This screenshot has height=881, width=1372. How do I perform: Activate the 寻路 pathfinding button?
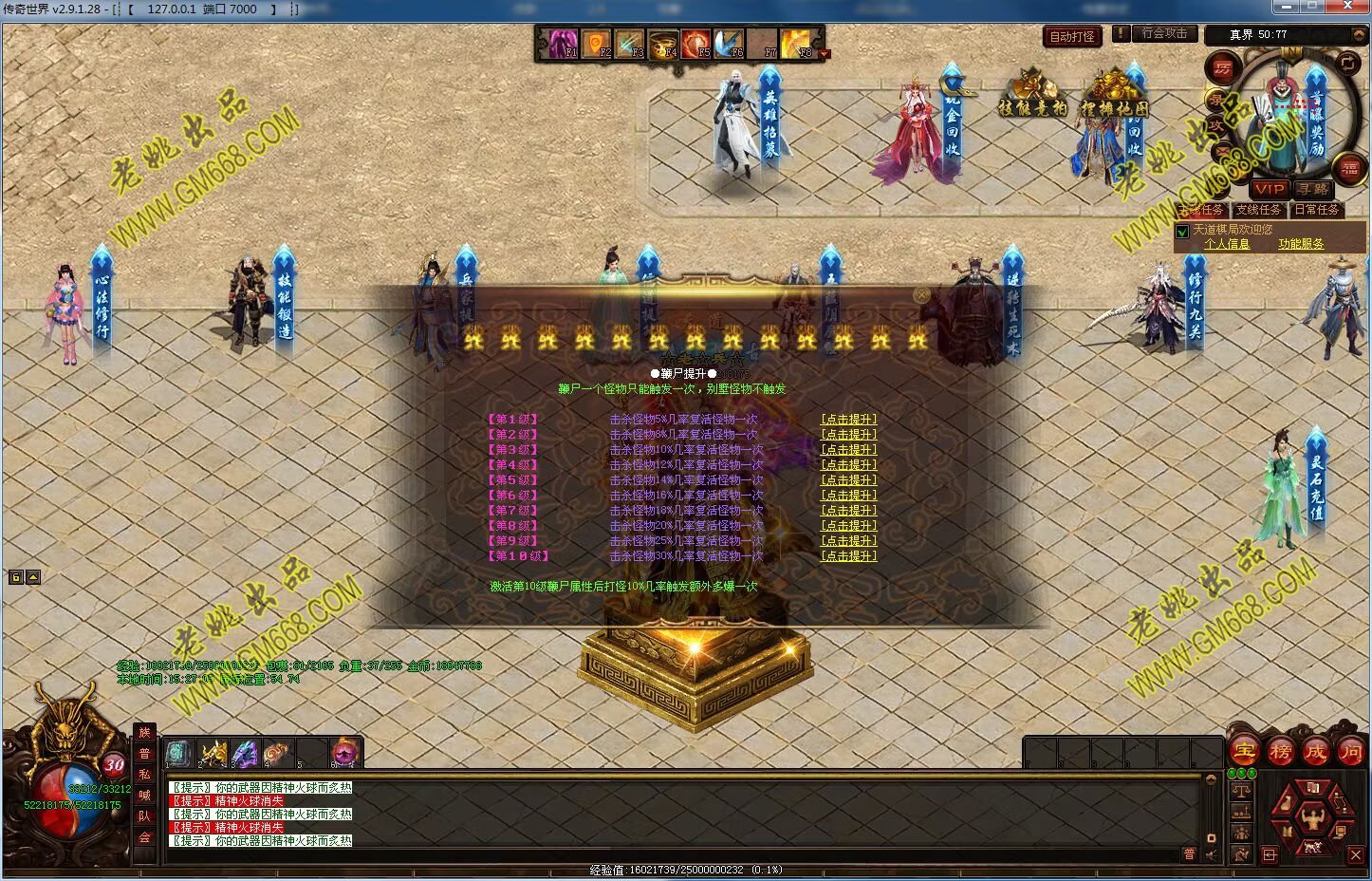tap(1313, 189)
